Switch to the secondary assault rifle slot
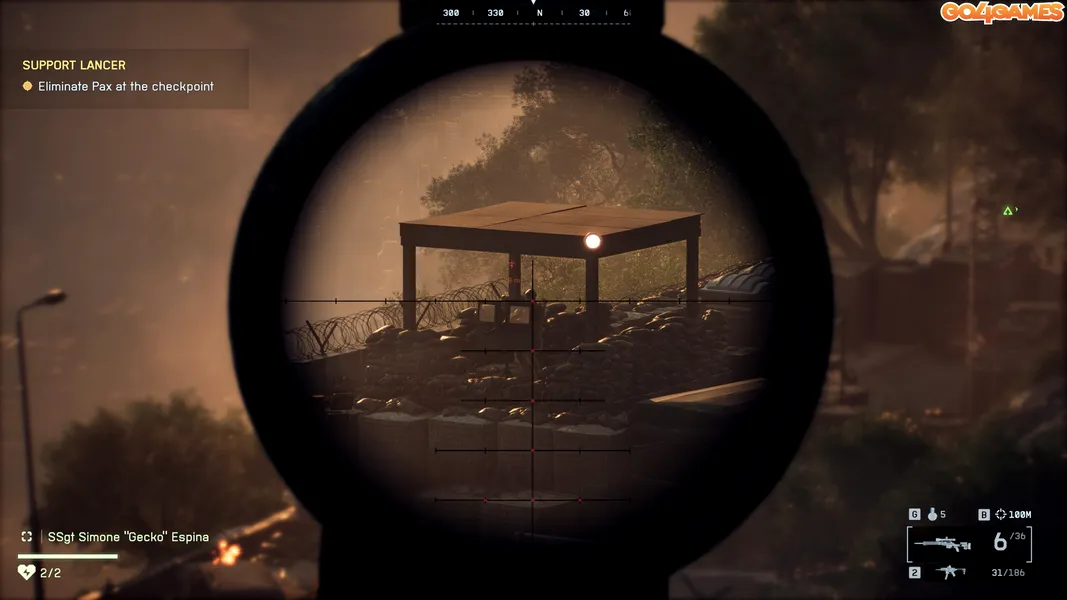The image size is (1067, 600). 947,572
